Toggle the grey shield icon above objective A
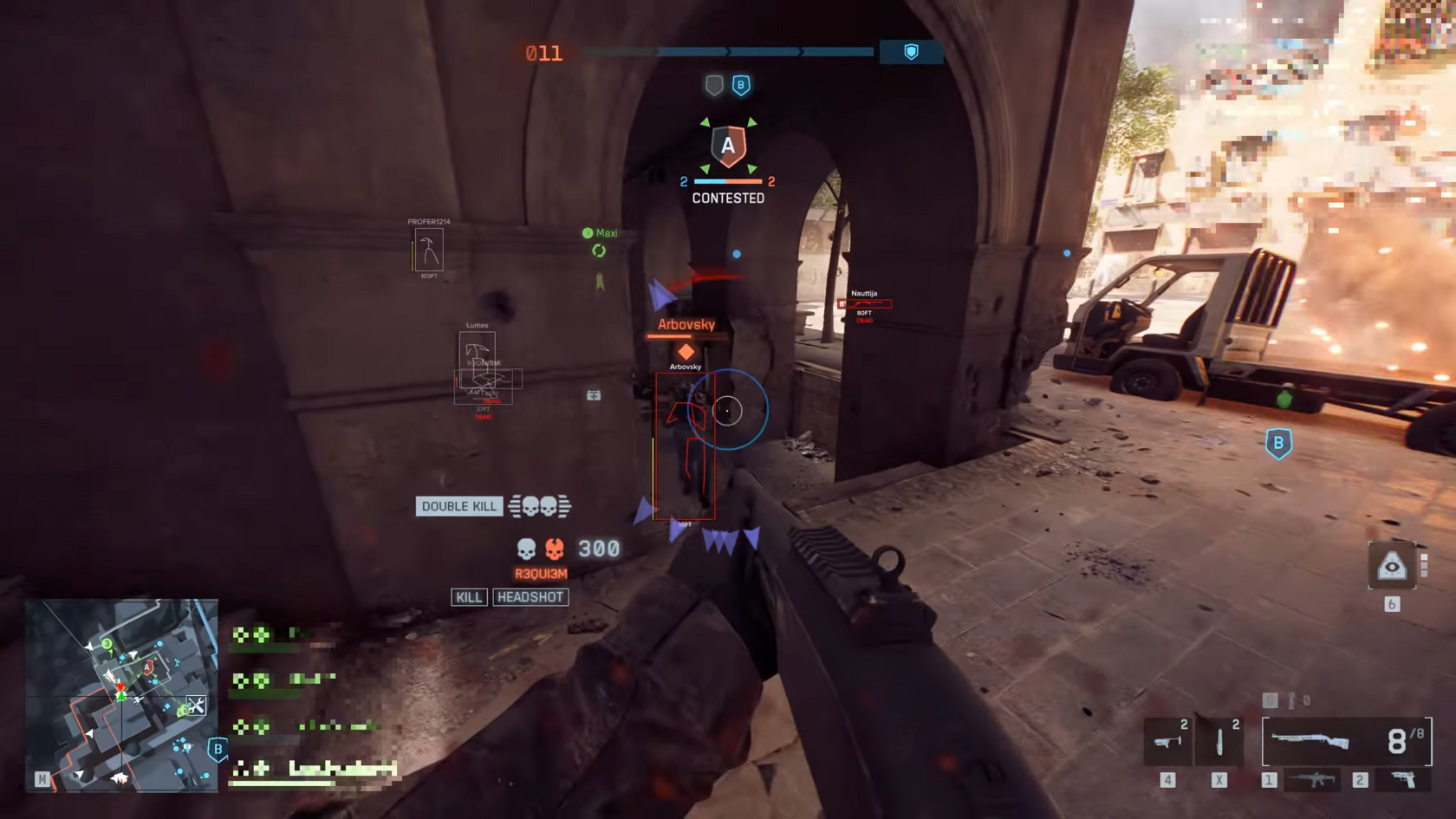The image size is (1456, 819). [x=714, y=84]
